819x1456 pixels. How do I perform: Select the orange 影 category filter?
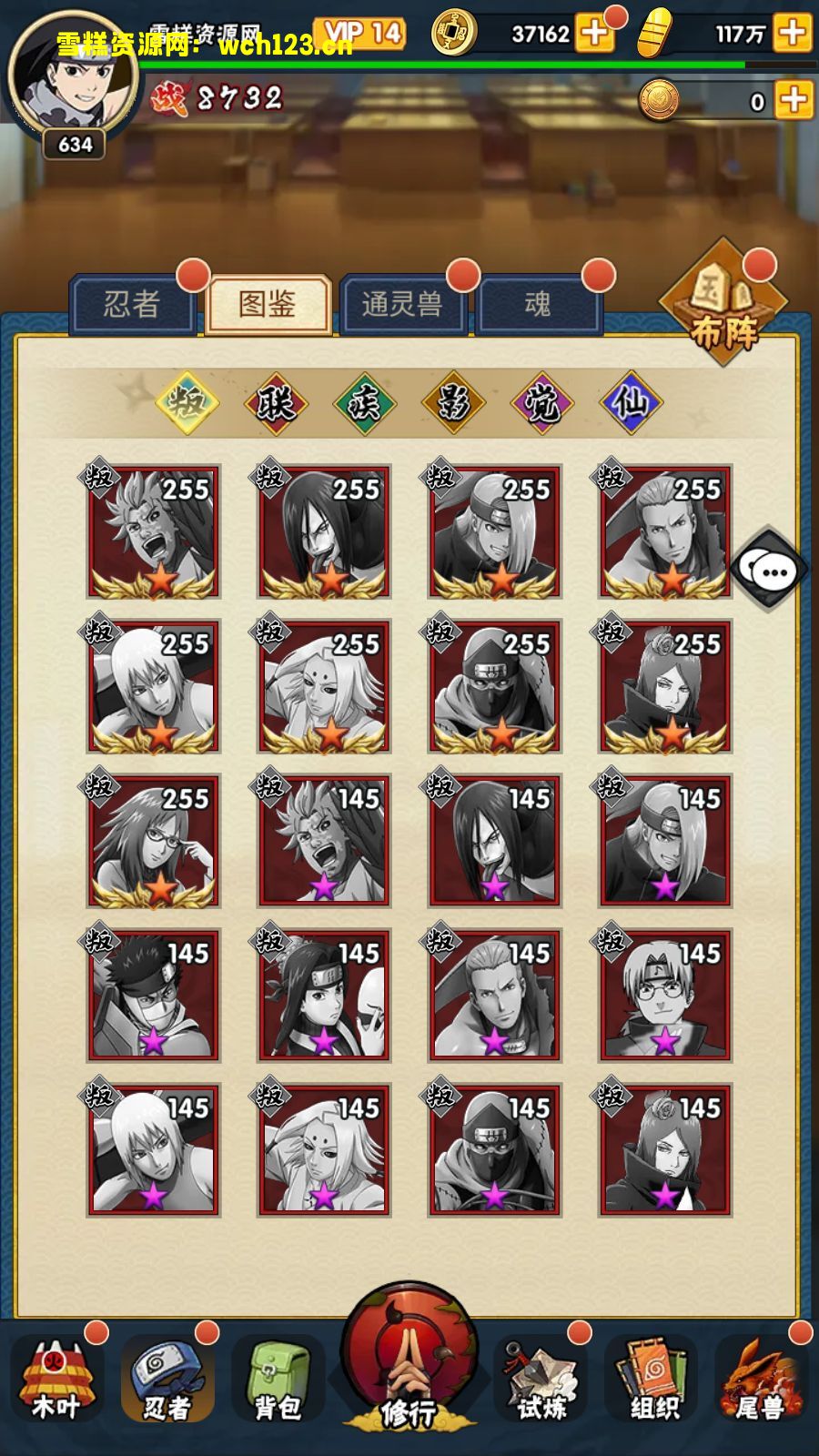tap(453, 402)
